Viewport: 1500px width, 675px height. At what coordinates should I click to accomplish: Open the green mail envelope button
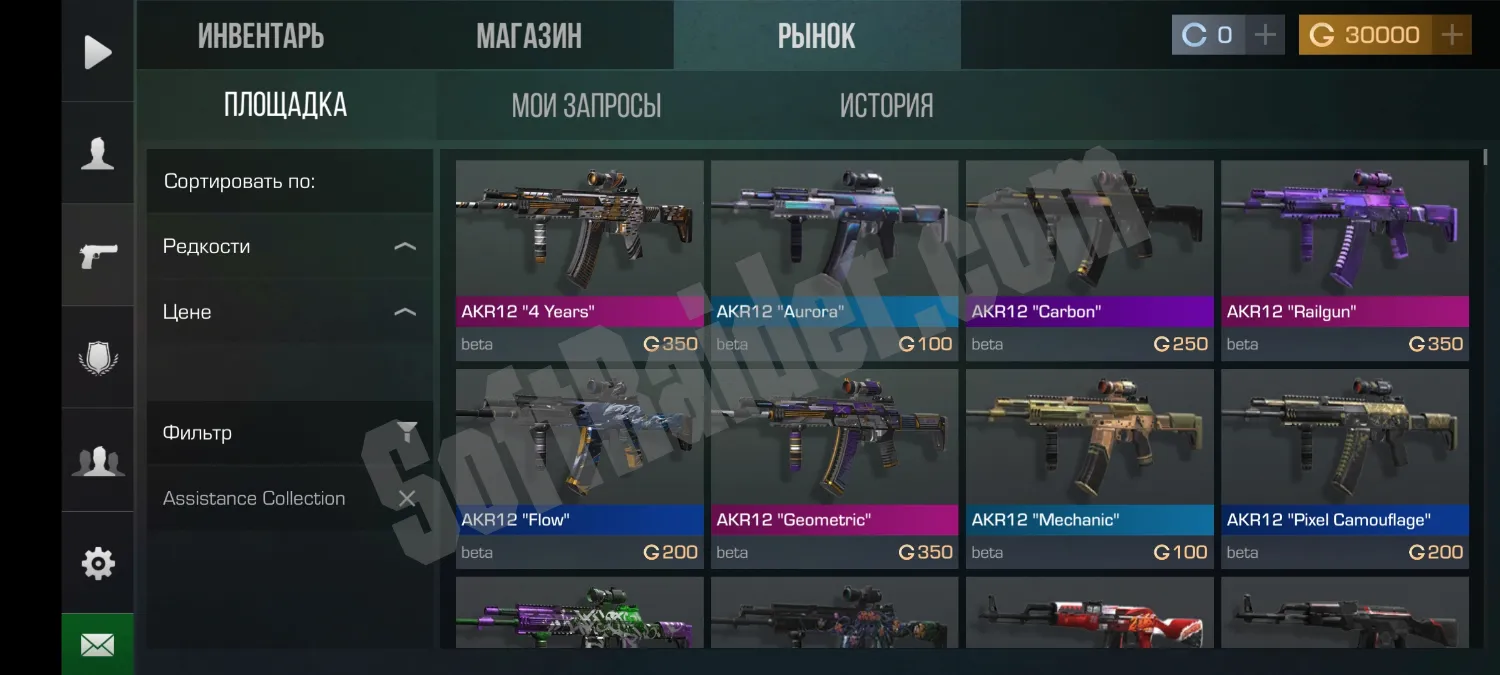point(98,645)
